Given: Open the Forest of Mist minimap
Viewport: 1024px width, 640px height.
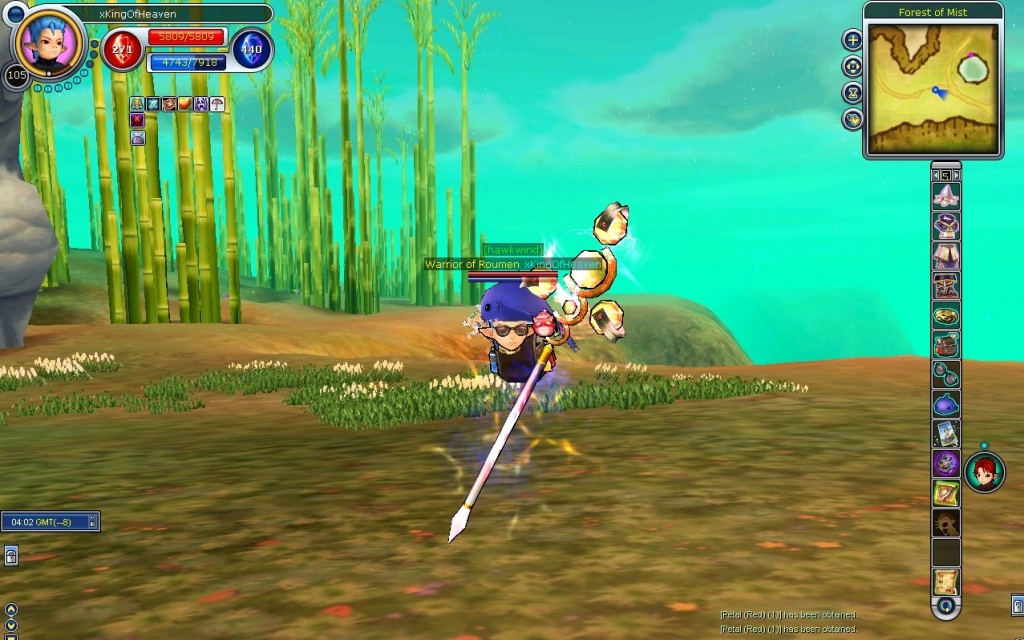Looking at the screenshot, I should [x=932, y=88].
